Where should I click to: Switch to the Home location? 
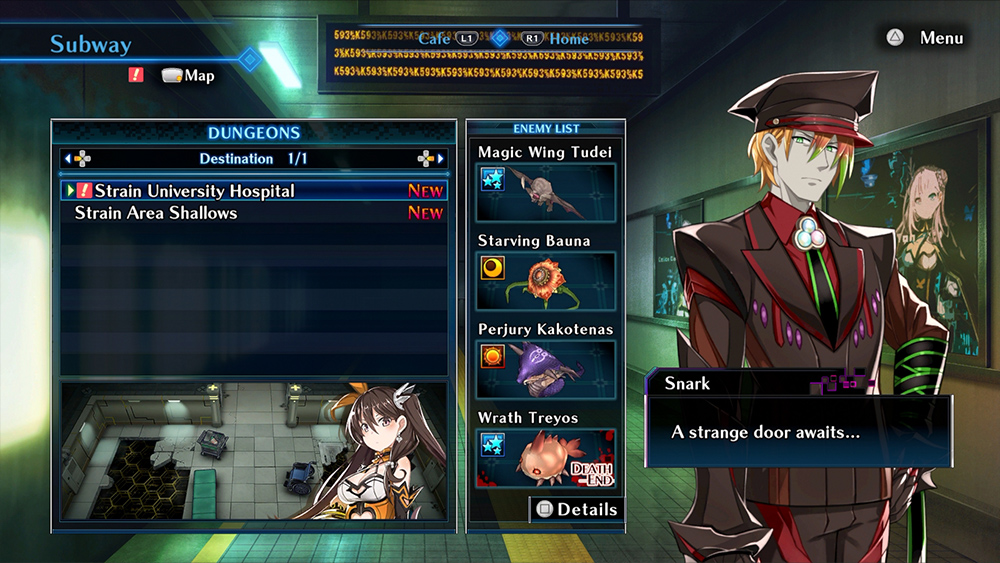[x=569, y=39]
